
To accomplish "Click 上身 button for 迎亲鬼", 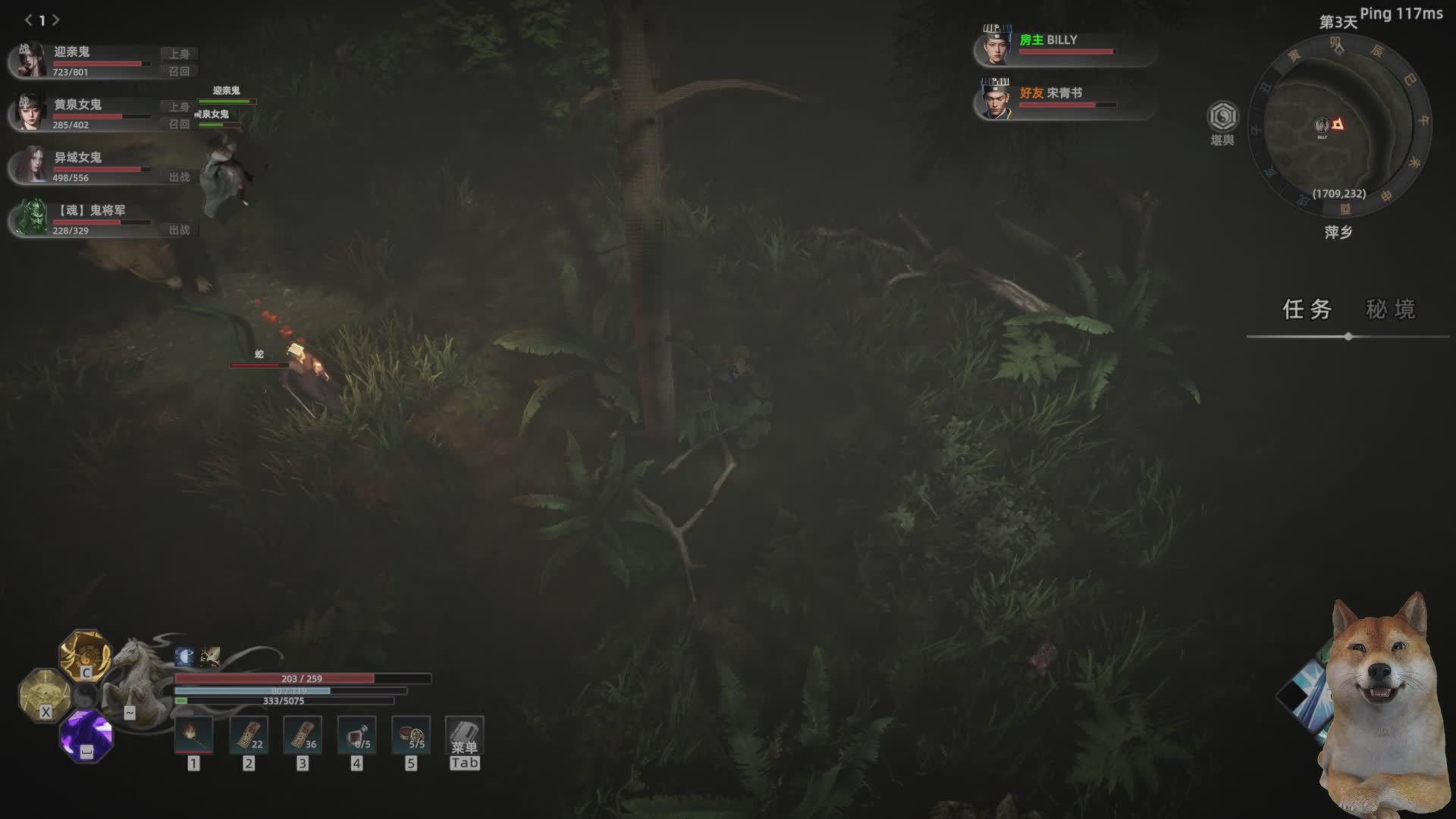I will (179, 54).
